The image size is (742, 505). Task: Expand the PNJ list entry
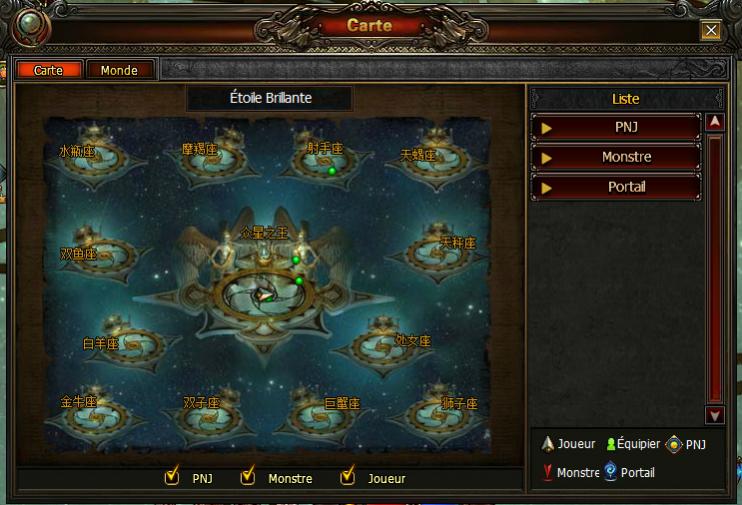pyautogui.click(x=615, y=128)
